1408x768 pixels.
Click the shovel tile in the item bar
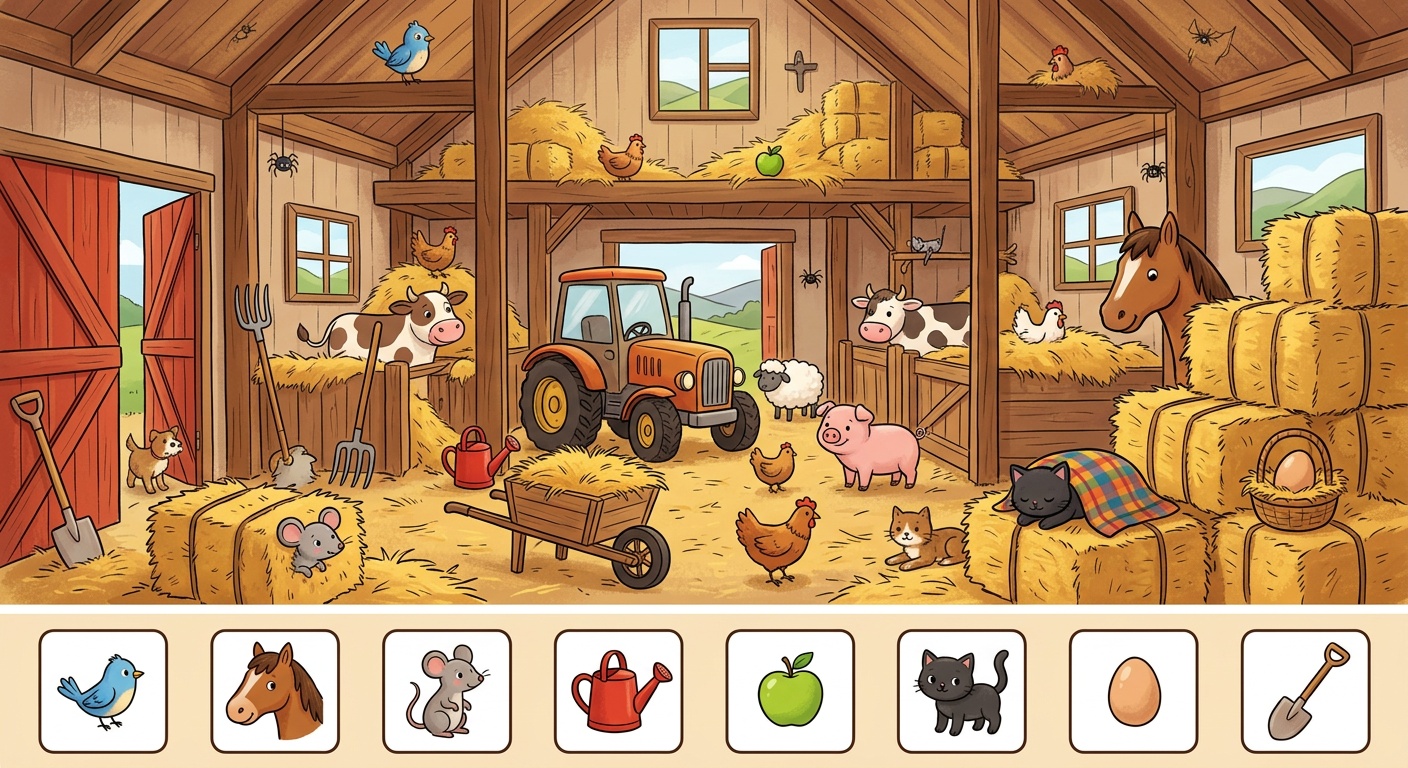pyautogui.click(x=1306, y=691)
